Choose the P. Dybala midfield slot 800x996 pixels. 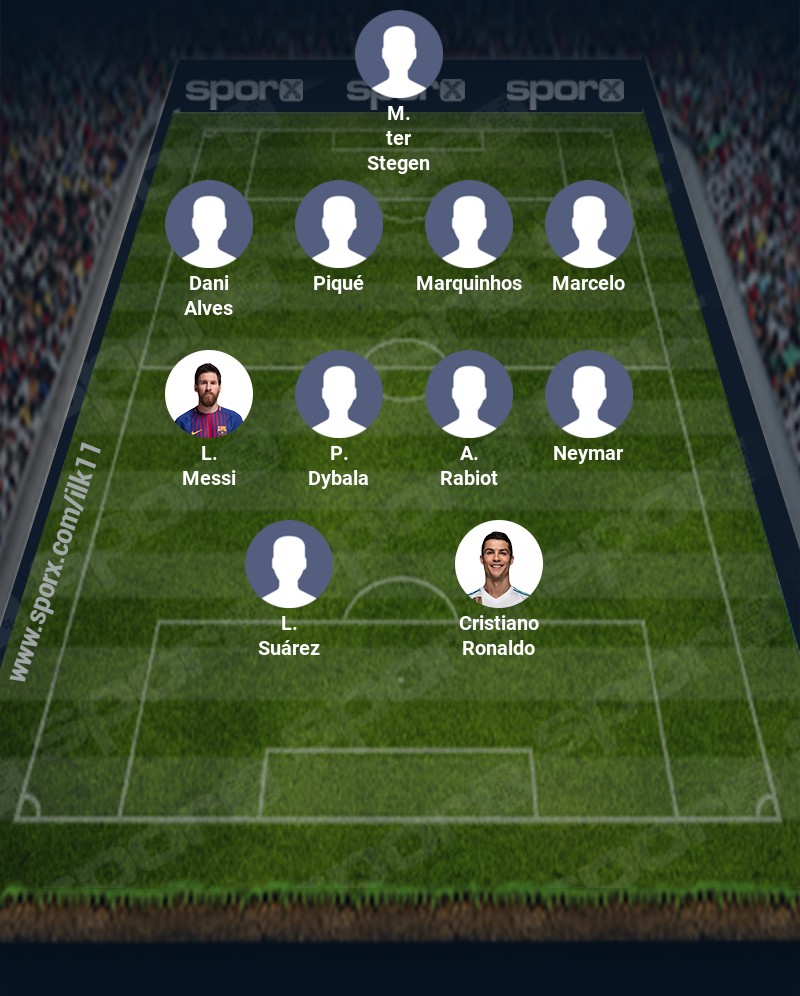[x=339, y=394]
